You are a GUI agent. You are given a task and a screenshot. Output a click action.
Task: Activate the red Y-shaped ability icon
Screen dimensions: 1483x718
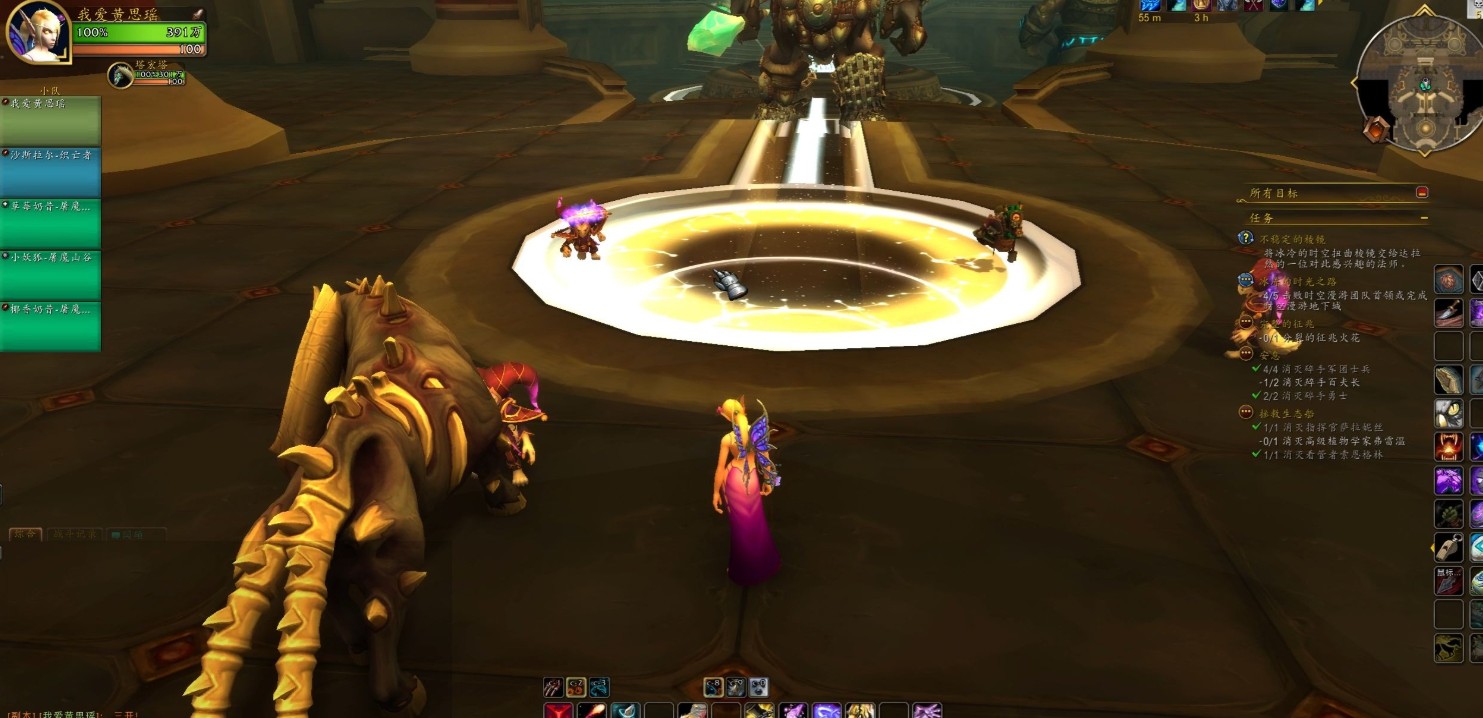(557, 711)
